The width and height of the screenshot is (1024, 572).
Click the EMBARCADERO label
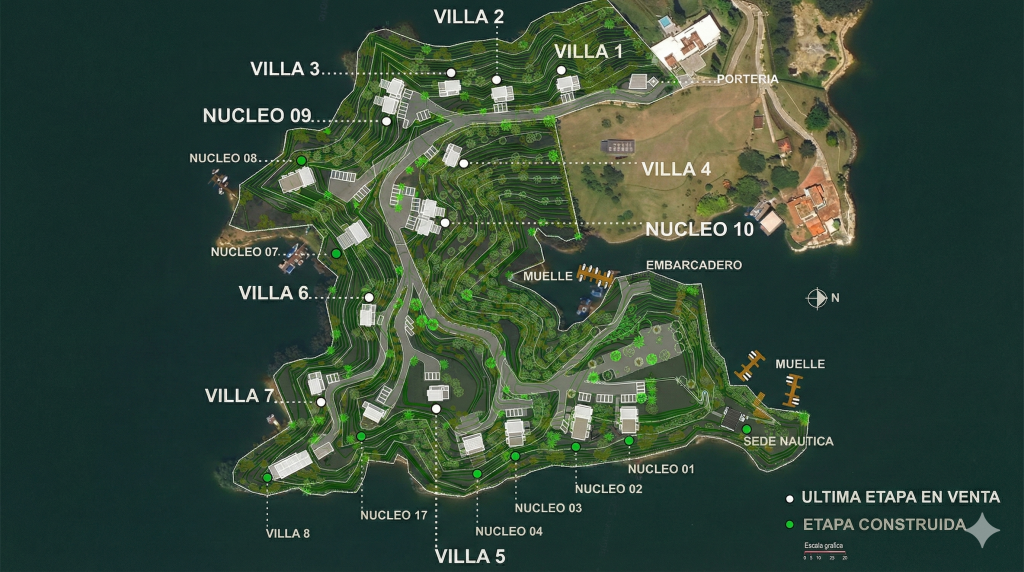coord(694,266)
